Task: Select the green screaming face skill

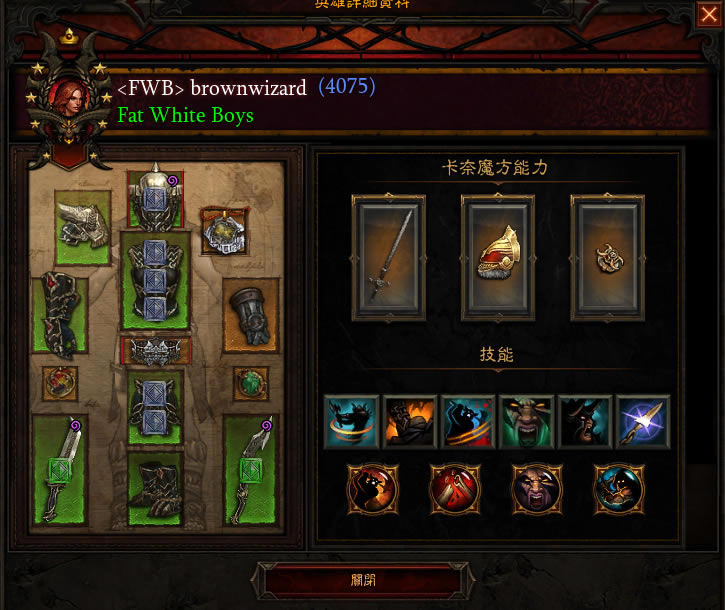Action: (x=526, y=421)
